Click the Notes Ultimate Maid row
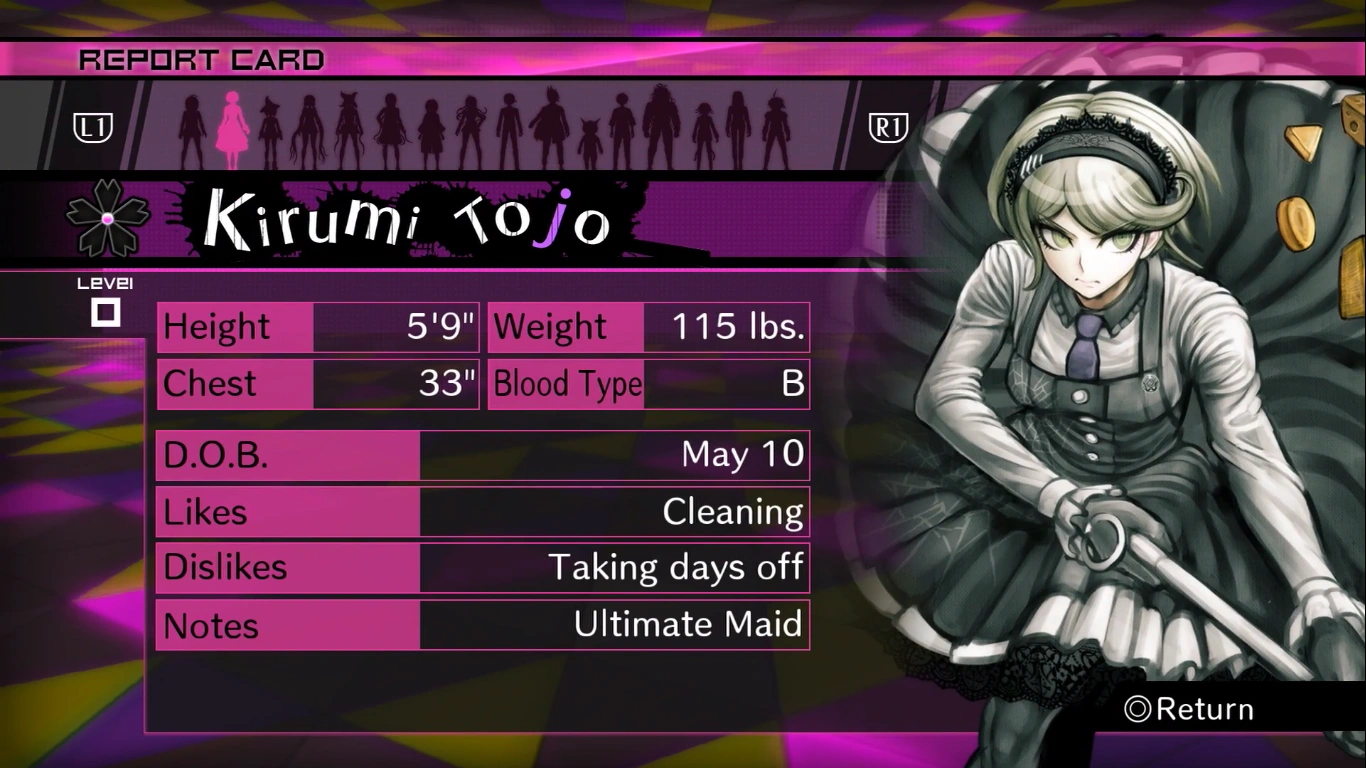The image size is (1366, 768). coord(483,625)
